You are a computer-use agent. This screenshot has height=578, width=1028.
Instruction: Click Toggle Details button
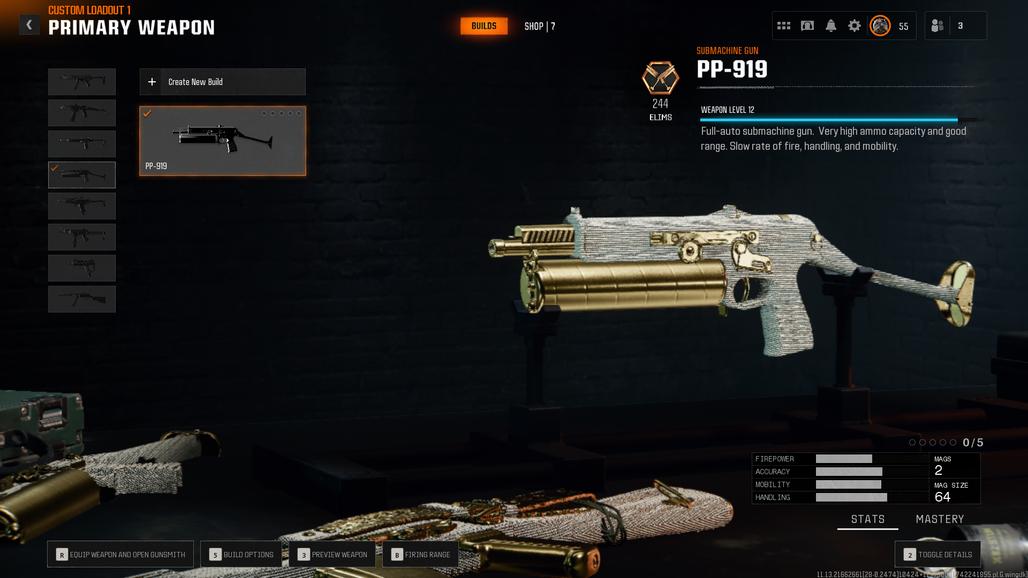tap(937, 554)
